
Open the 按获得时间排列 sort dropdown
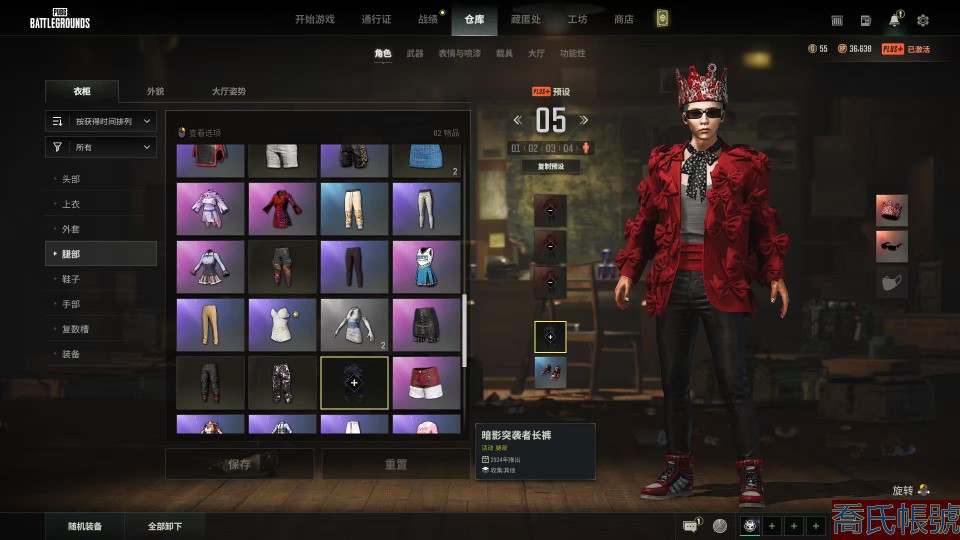101,121
